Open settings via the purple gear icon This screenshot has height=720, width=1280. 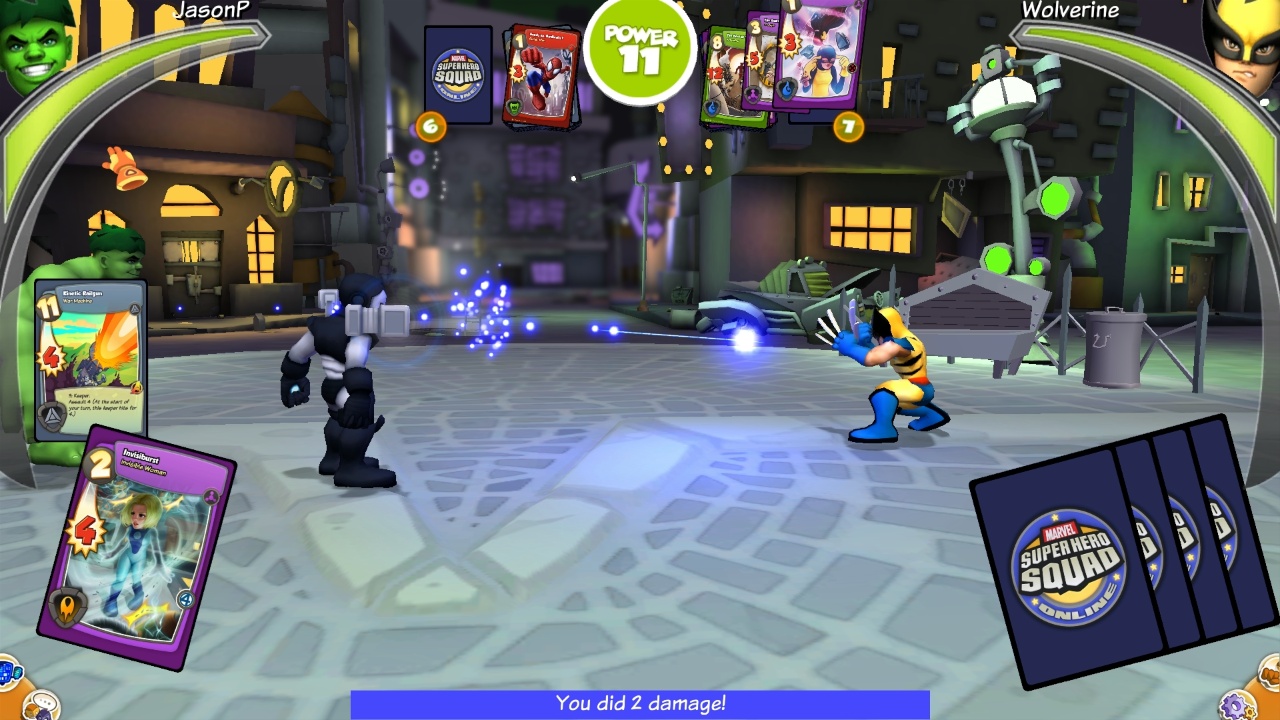coord(1238,707)
